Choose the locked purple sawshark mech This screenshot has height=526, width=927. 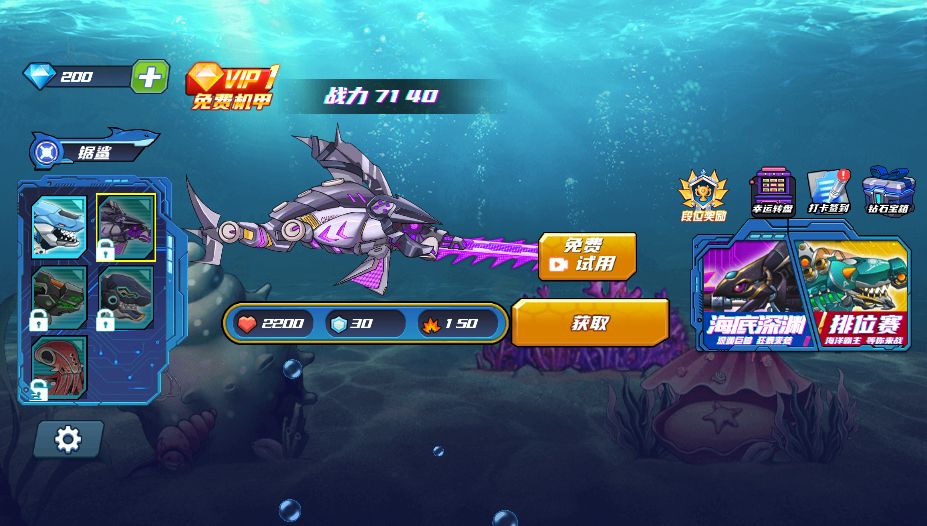pos(126,227)
